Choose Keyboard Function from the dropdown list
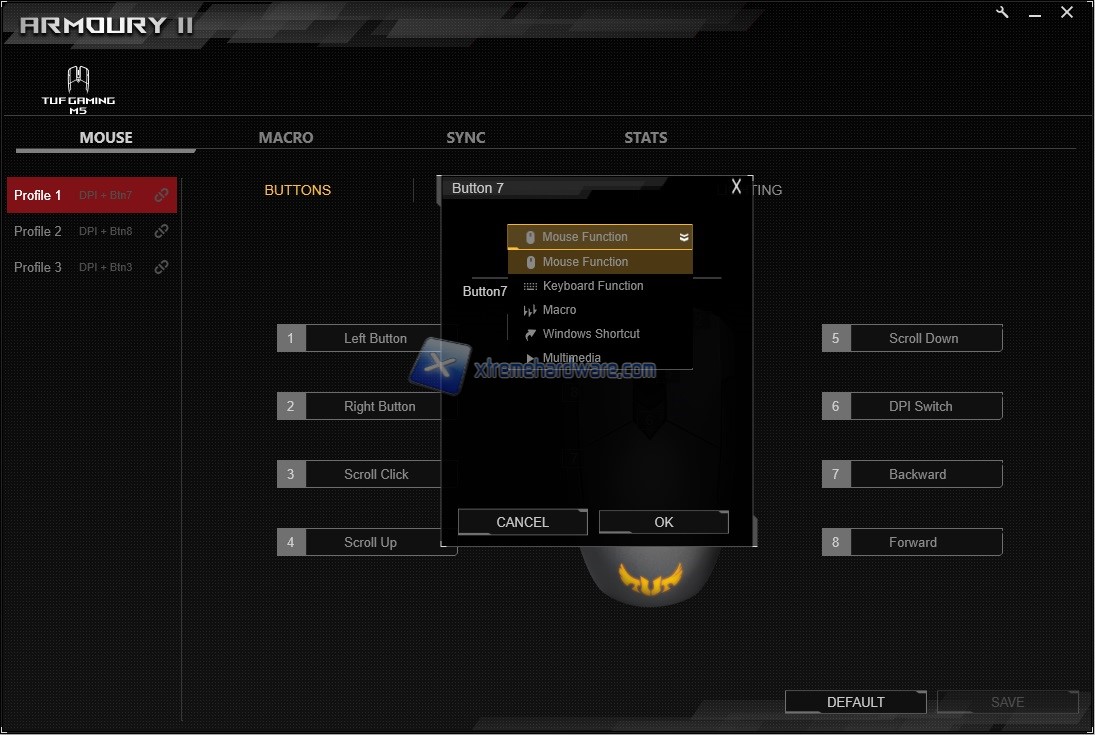 coord(593,286)
